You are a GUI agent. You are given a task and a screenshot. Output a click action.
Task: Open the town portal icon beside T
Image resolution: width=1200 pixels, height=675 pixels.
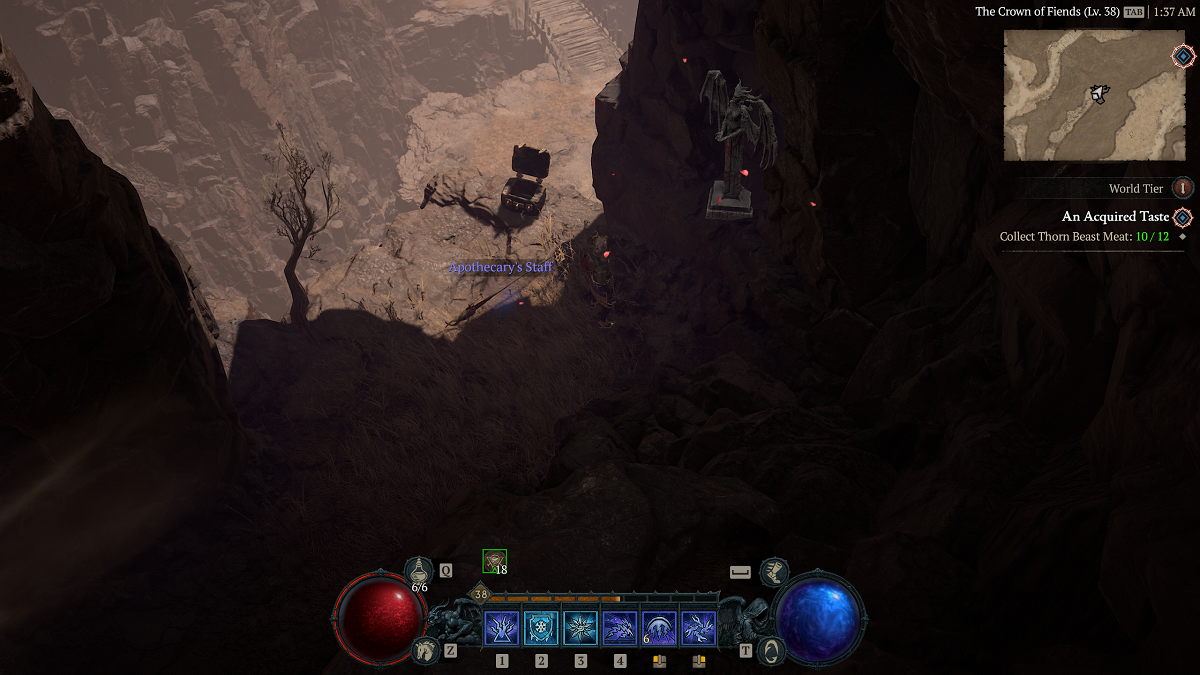tap(771, 651)
